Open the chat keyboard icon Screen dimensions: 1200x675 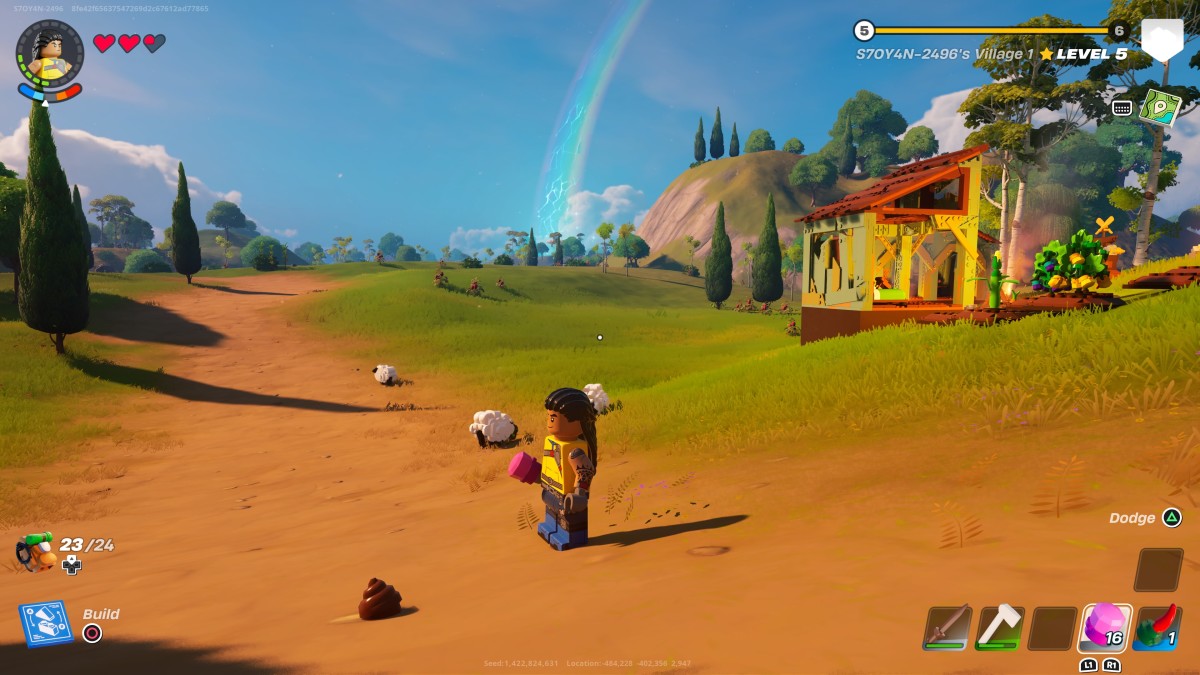pos(1122,107)
